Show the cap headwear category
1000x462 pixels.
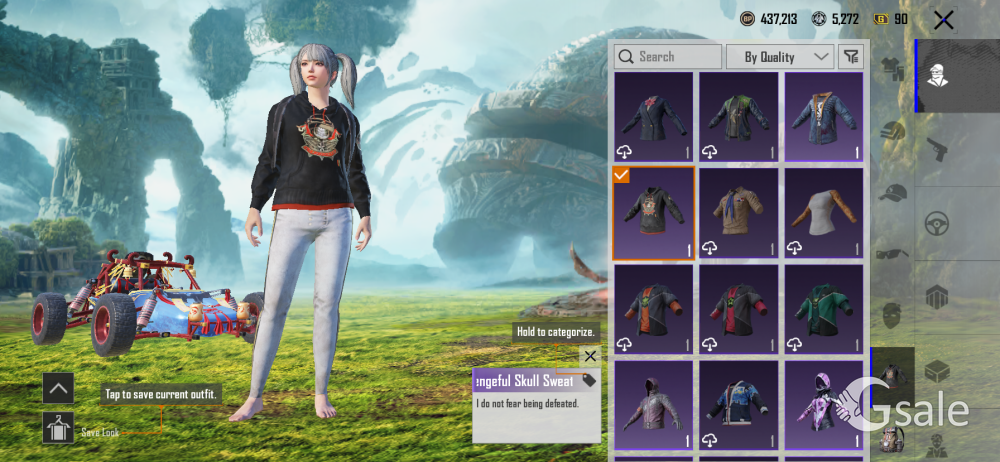point(892,193)
